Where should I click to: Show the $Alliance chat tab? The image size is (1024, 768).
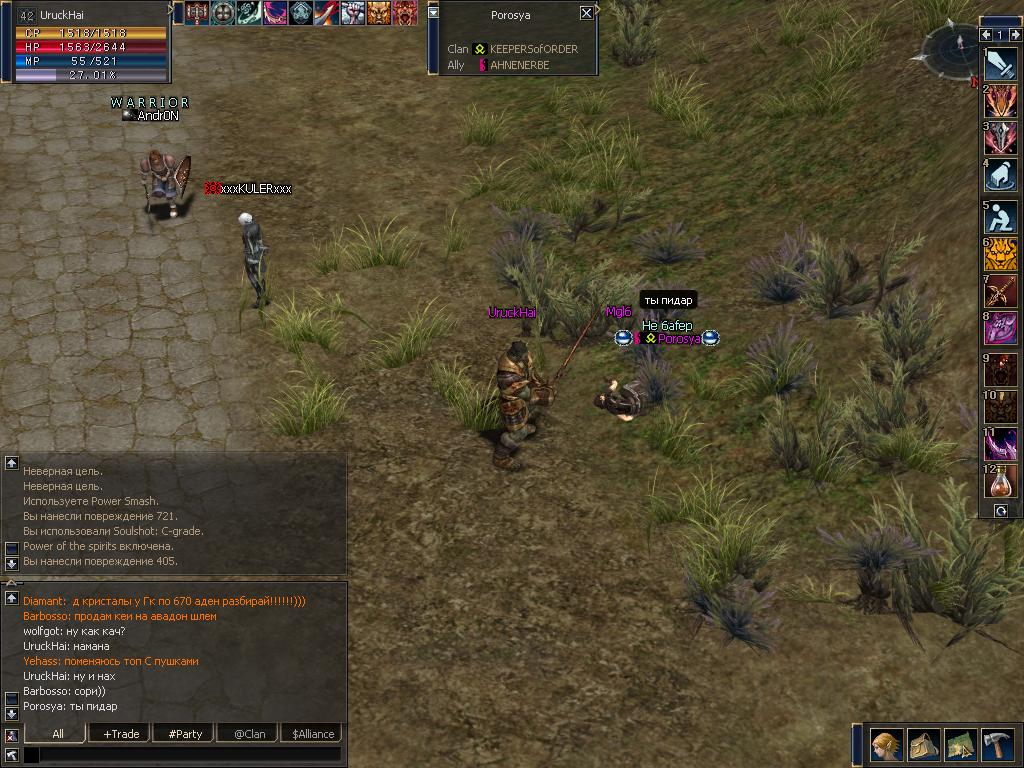pos(312,734)
